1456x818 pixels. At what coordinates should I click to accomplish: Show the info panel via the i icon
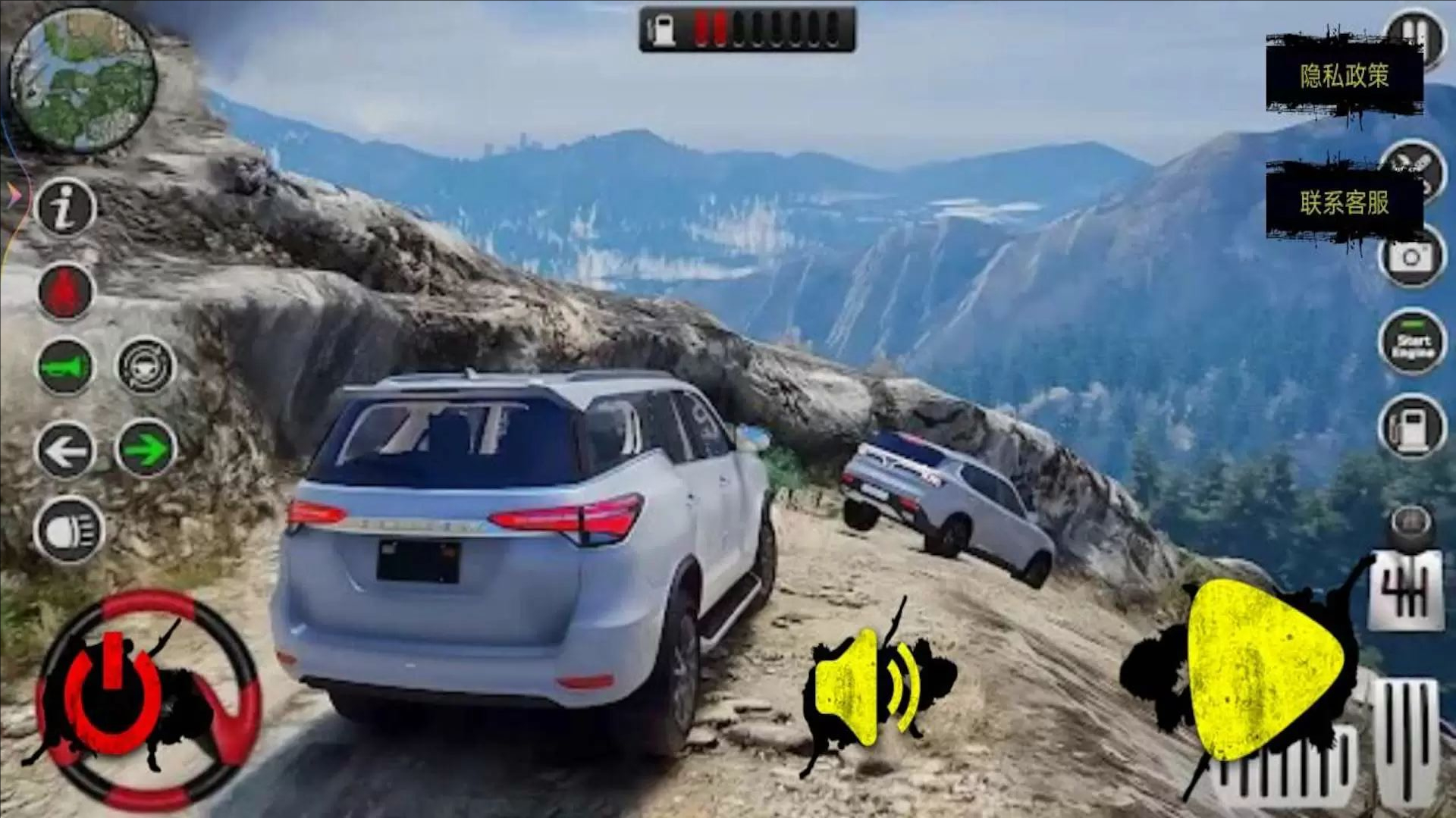(x=66, y=208)
